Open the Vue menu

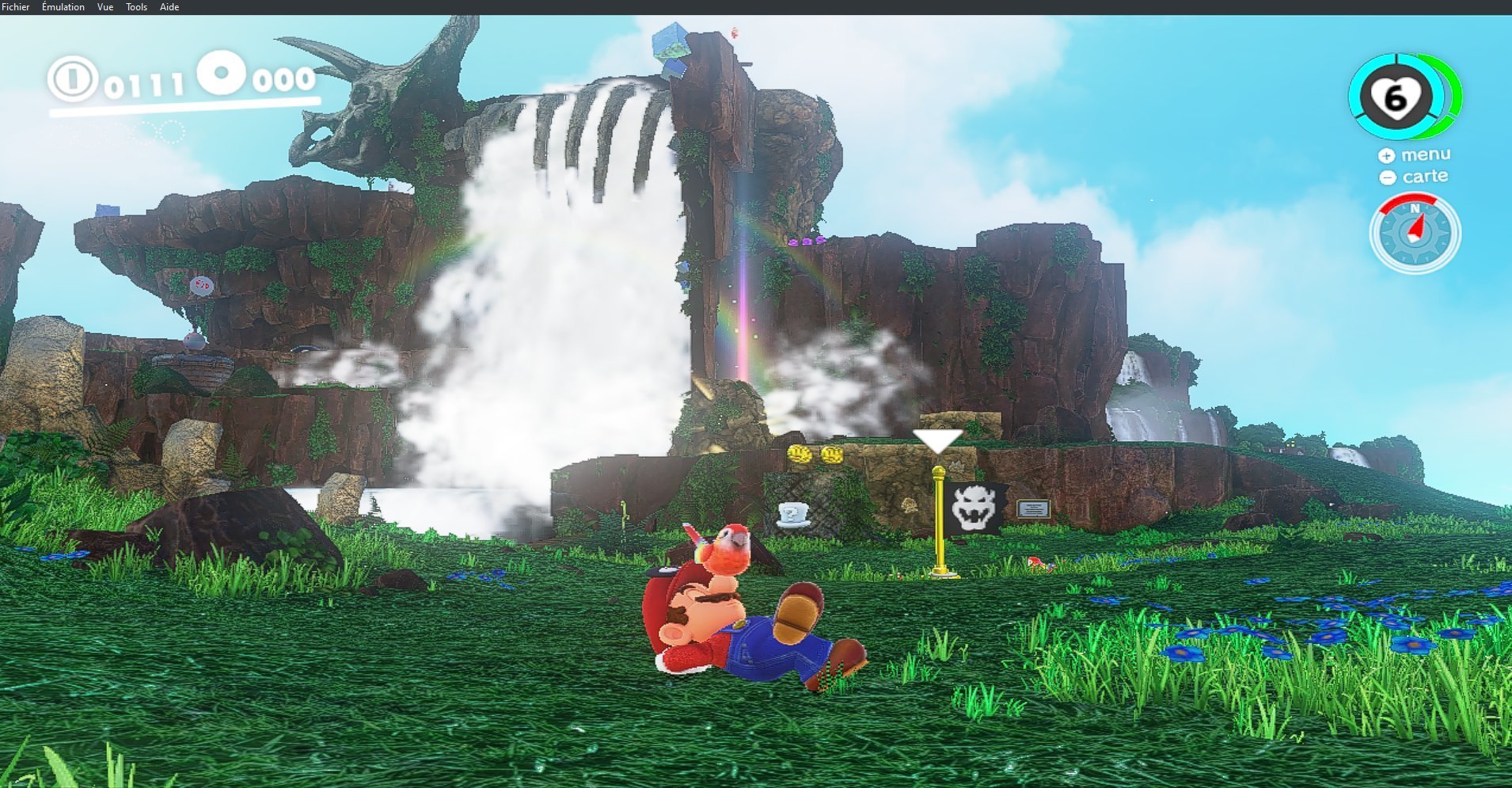point(105,7)
